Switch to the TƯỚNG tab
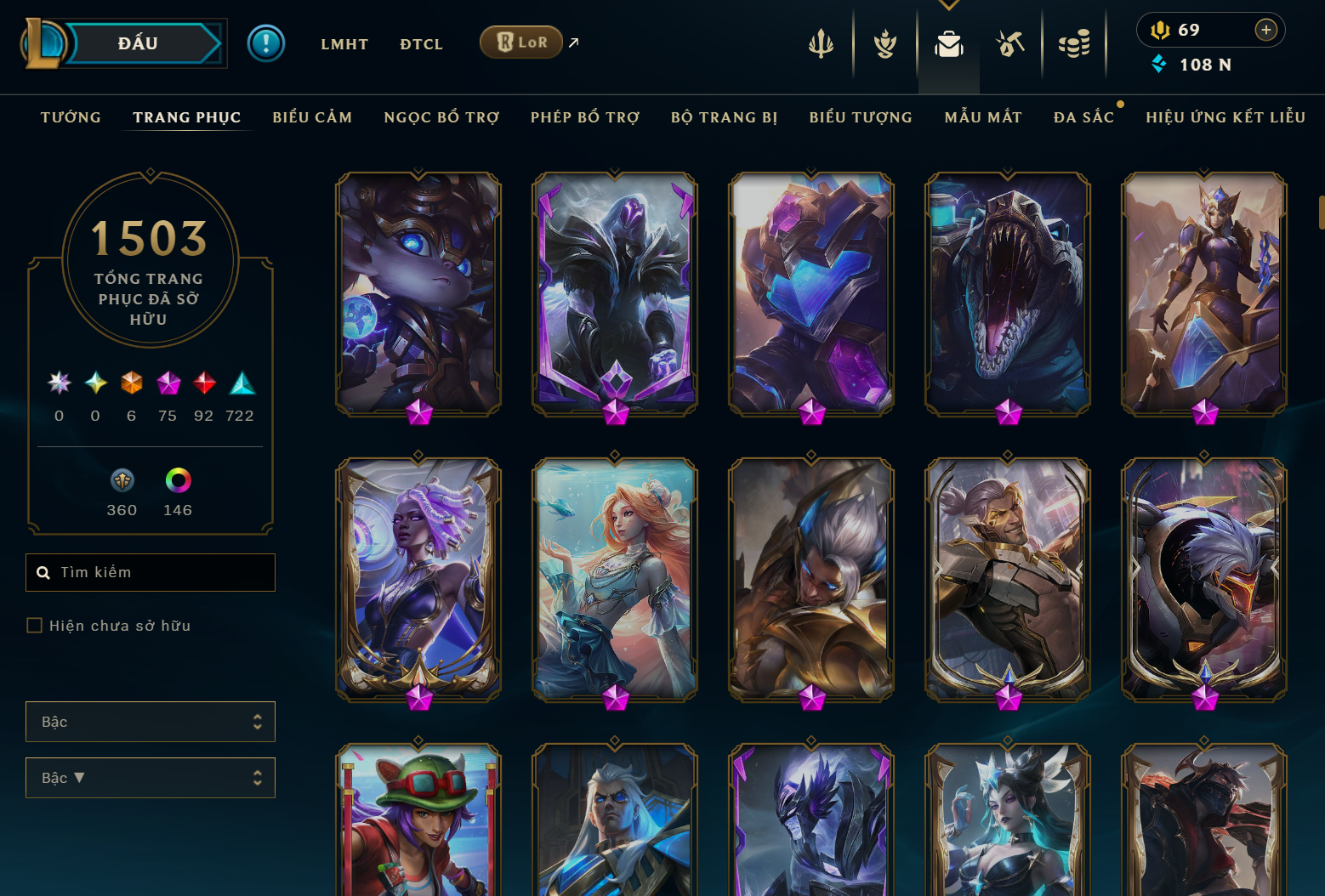Viewport: 1325px width, 896px height. pos(71,117)
